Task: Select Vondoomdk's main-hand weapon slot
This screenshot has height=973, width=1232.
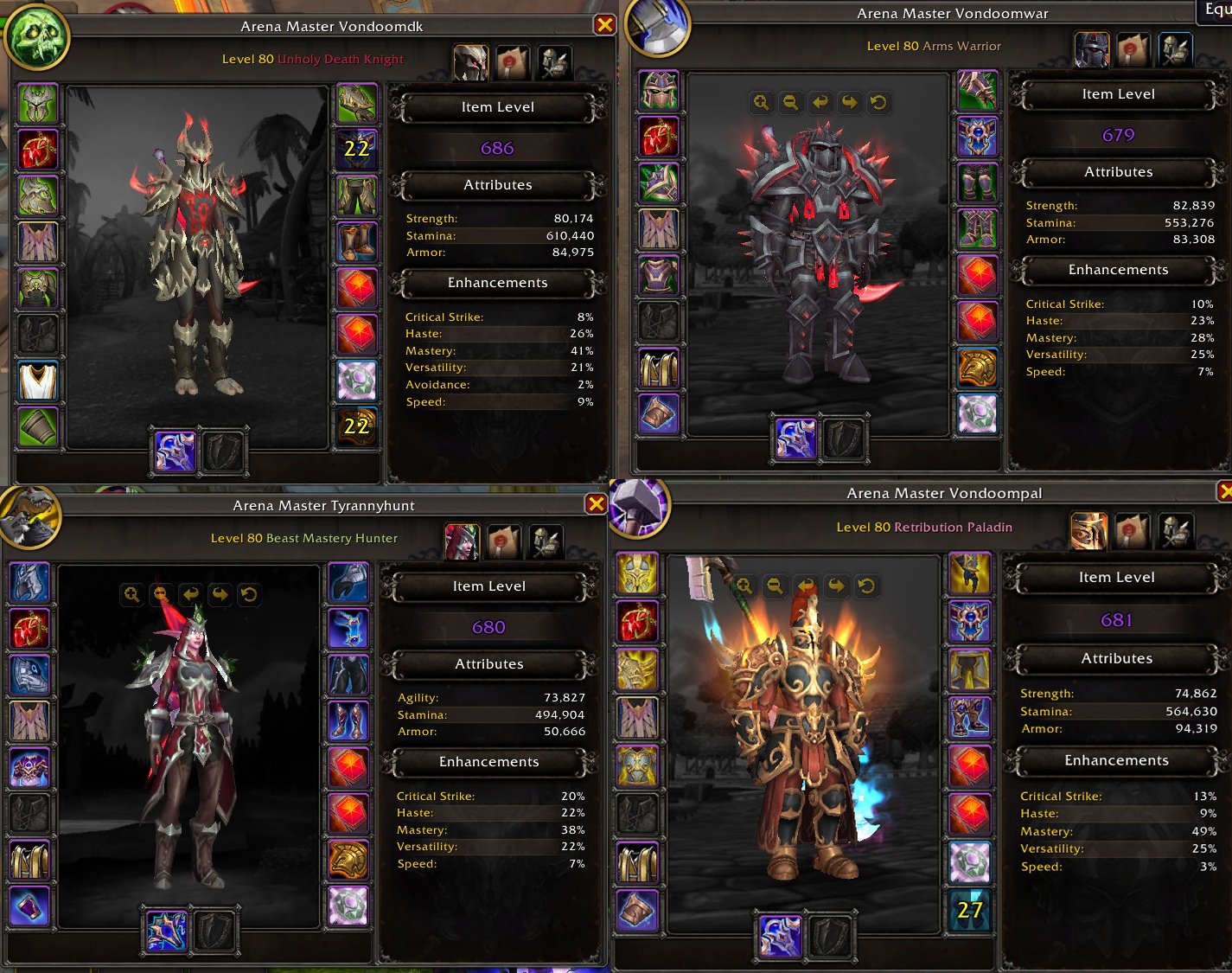Action: tap(175, 451)
